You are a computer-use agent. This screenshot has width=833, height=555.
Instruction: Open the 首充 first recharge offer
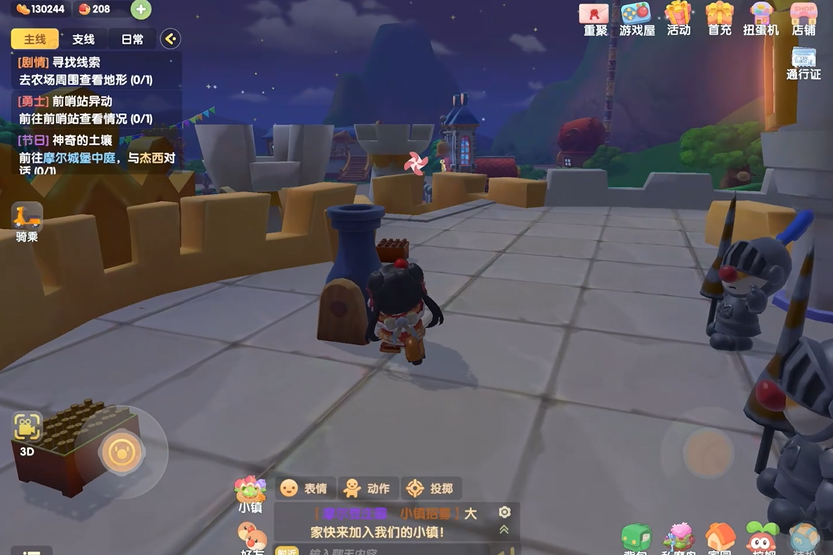(720, 17)
